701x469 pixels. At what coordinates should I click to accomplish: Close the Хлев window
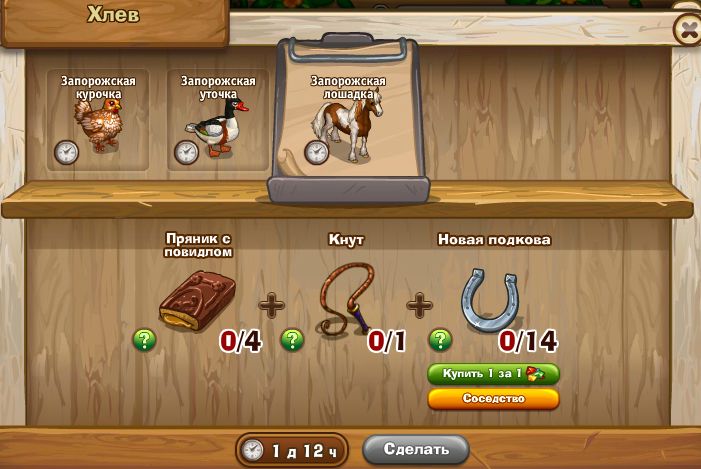point(688,30)
